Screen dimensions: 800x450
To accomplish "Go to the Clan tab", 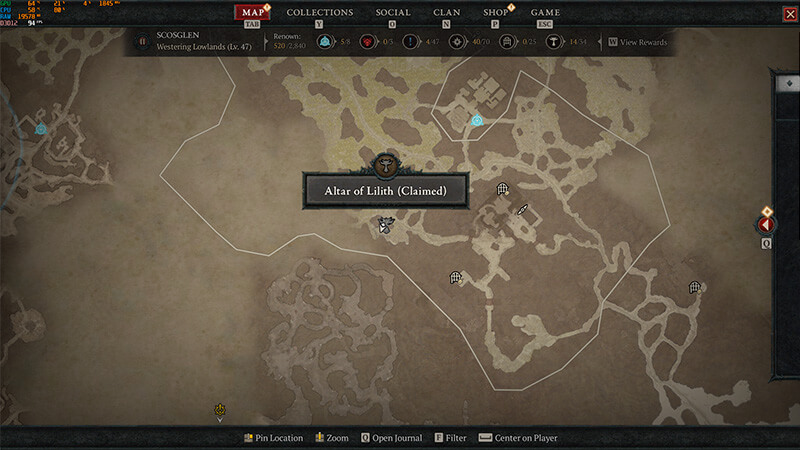I will point(446,12).
